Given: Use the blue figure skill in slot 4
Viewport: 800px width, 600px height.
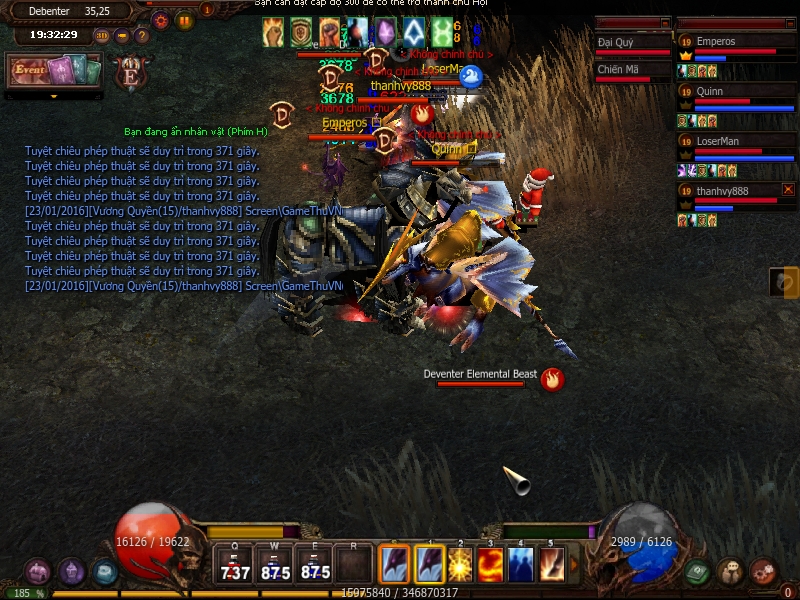Looking at the screenshot, I should (520, 565).
